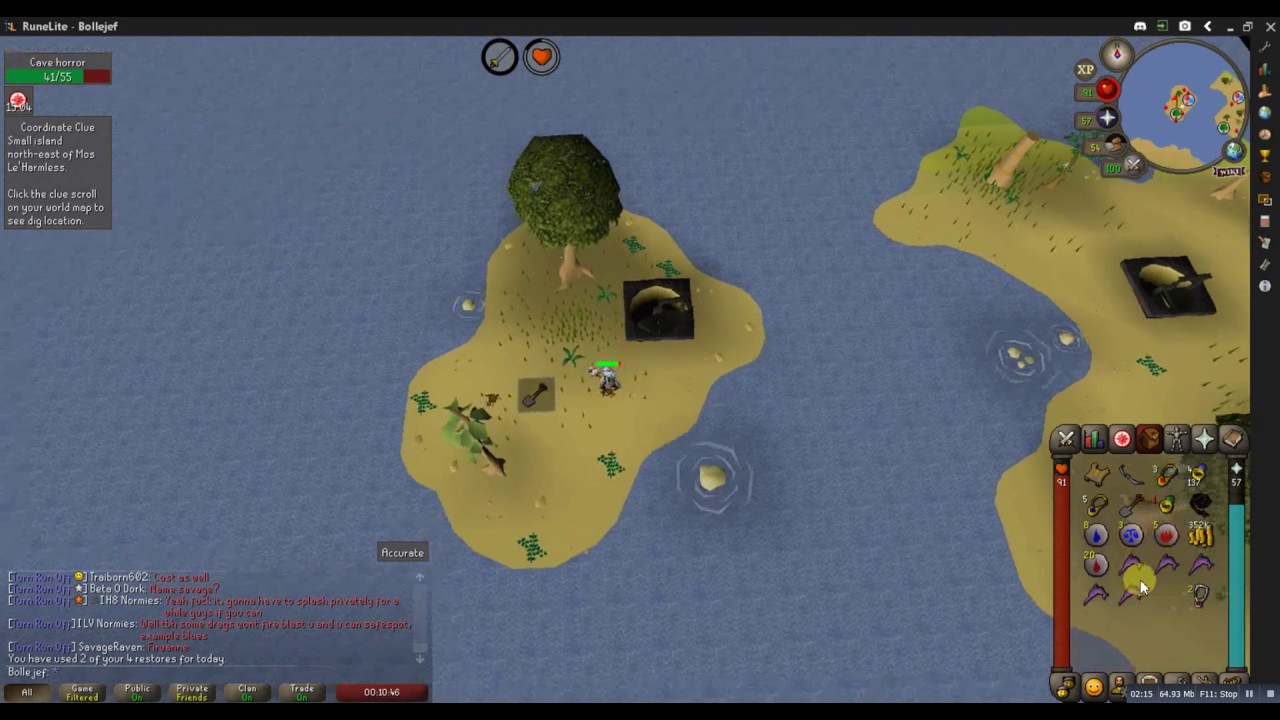Screen dimensions: 1280x720
Task: Select the black whip-like item slot
Action: pos(1200,505)
